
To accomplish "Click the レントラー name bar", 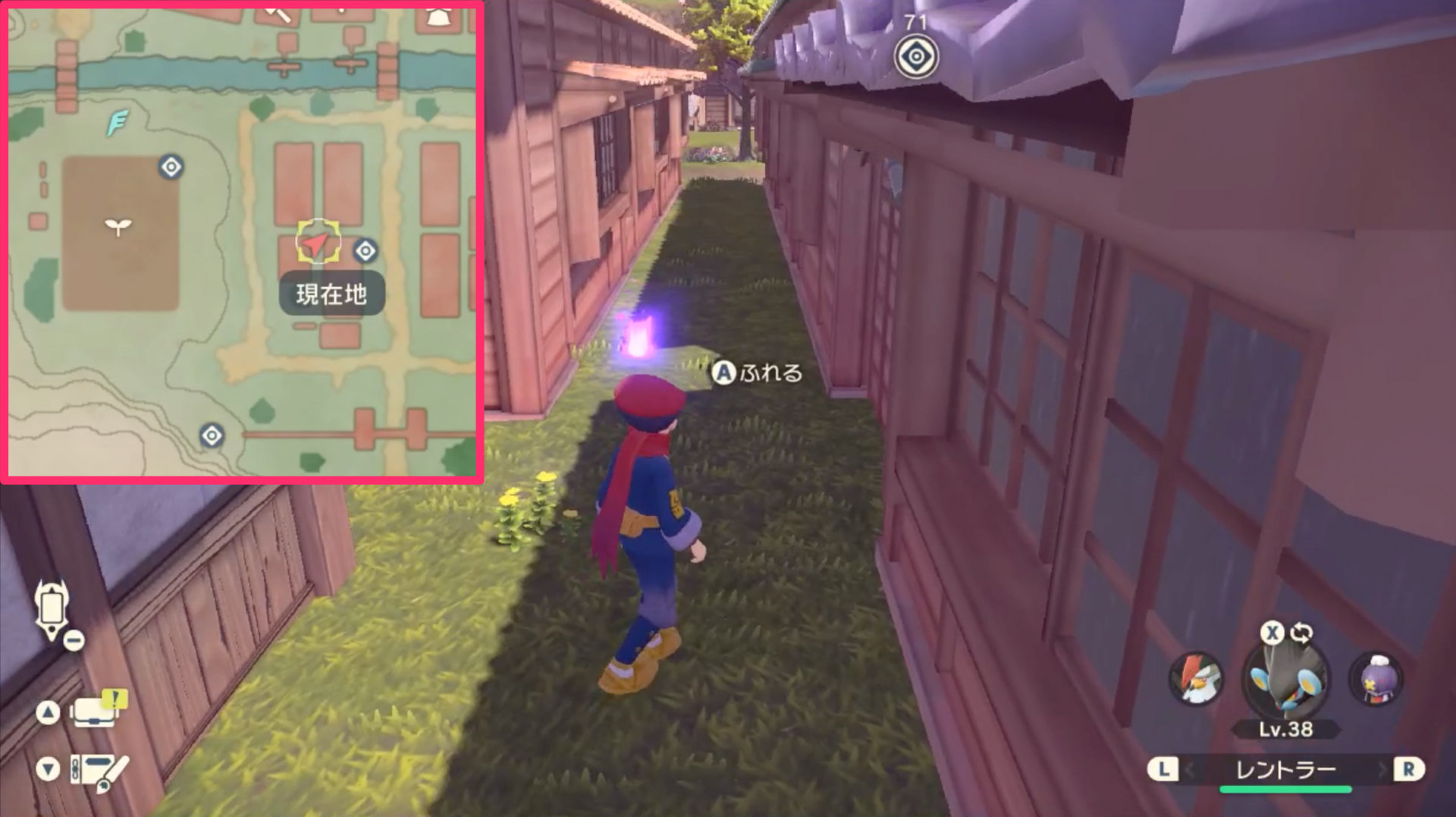I will (1285, 770).
